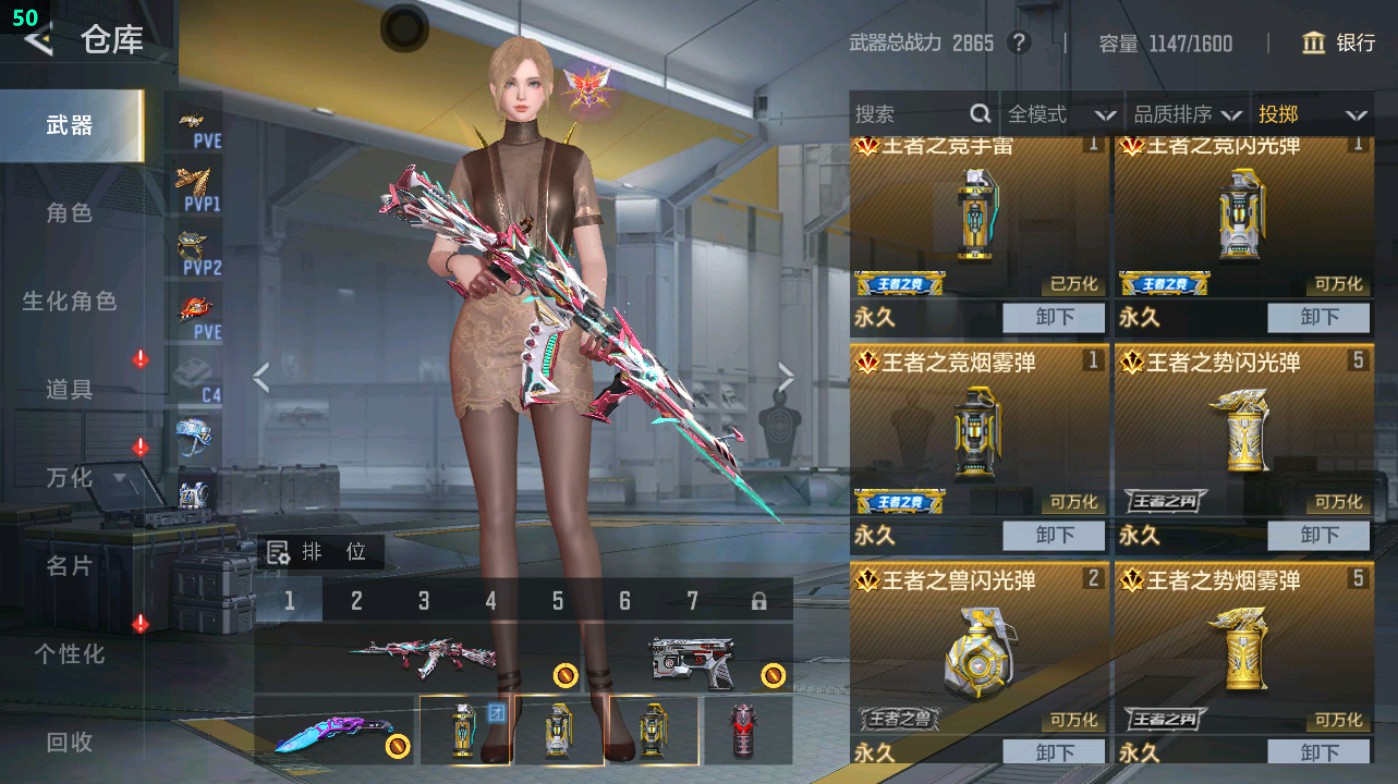Click the C4 category icon
The width and height of the screenshot is (1398, 784).
196,378
